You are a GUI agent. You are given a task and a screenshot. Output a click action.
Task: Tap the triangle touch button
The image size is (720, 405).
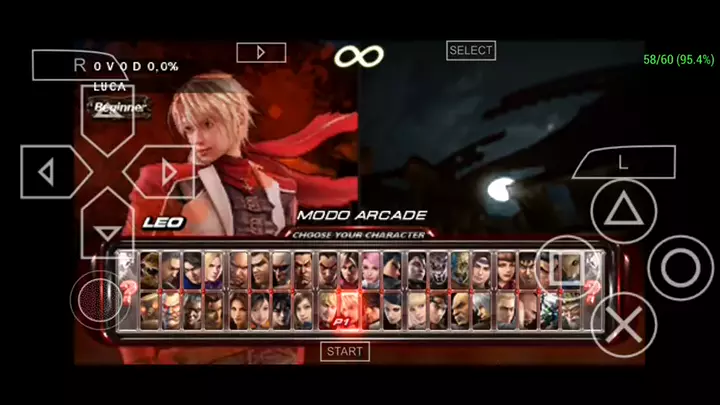tap(624, 211)
